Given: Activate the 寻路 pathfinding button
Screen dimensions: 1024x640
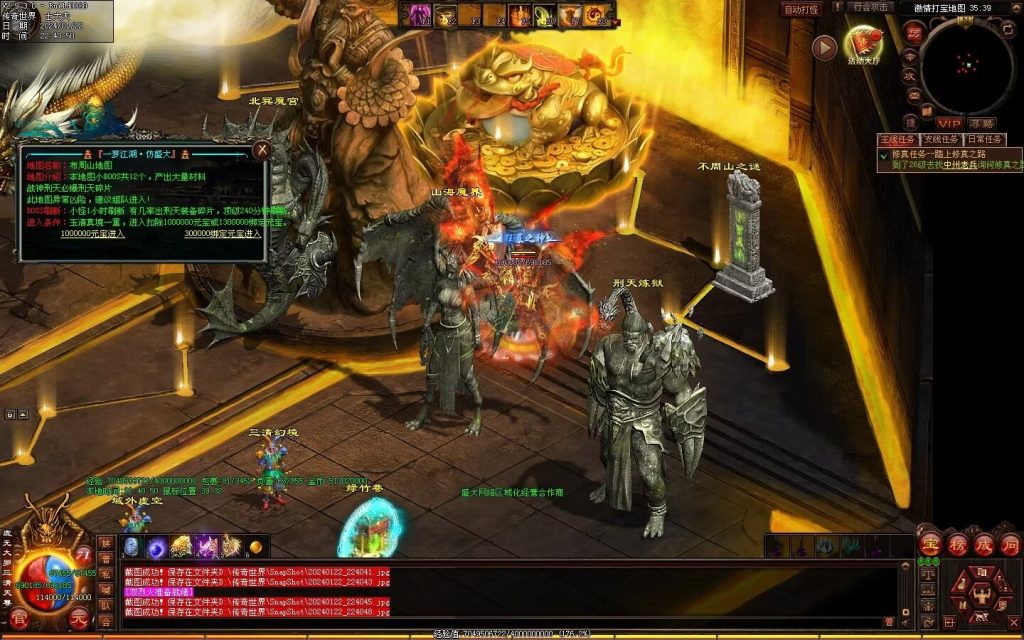Looking at the screenshot, I should (x=981, y=122).
